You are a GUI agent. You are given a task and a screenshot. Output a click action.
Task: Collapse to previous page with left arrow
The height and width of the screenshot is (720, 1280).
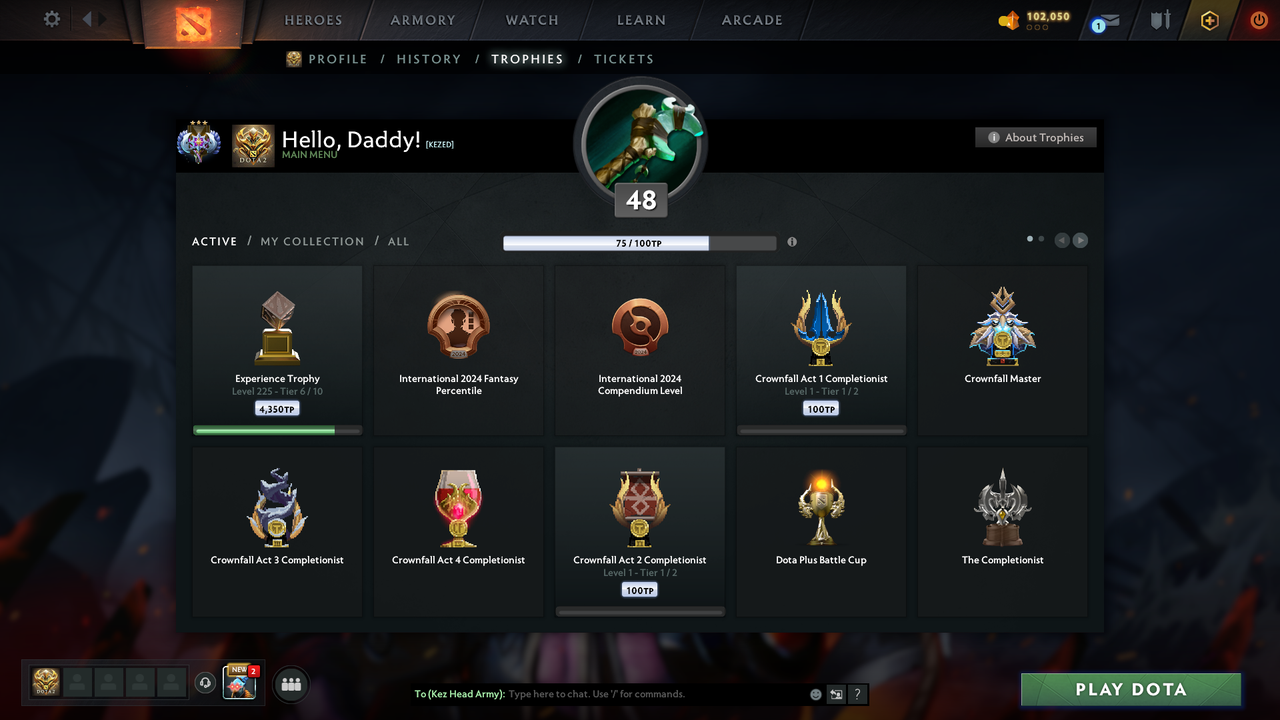click(1062, 240)
